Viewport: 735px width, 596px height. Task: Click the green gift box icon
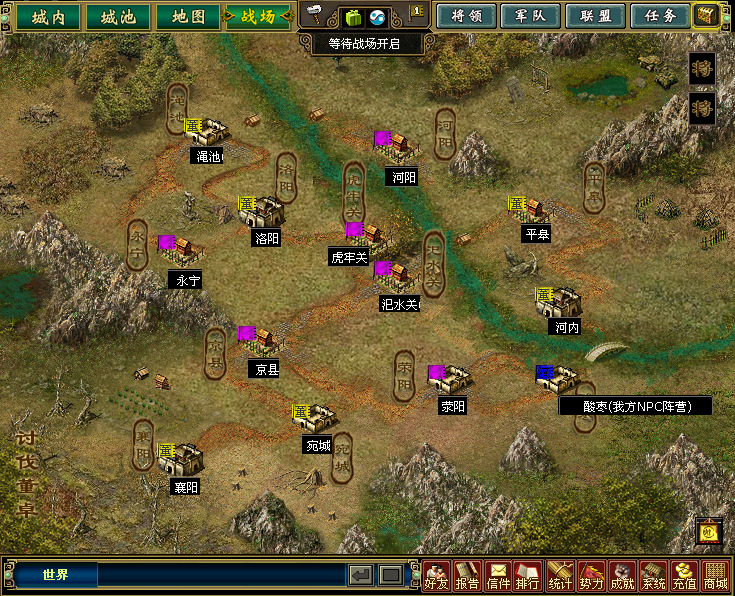352,17
